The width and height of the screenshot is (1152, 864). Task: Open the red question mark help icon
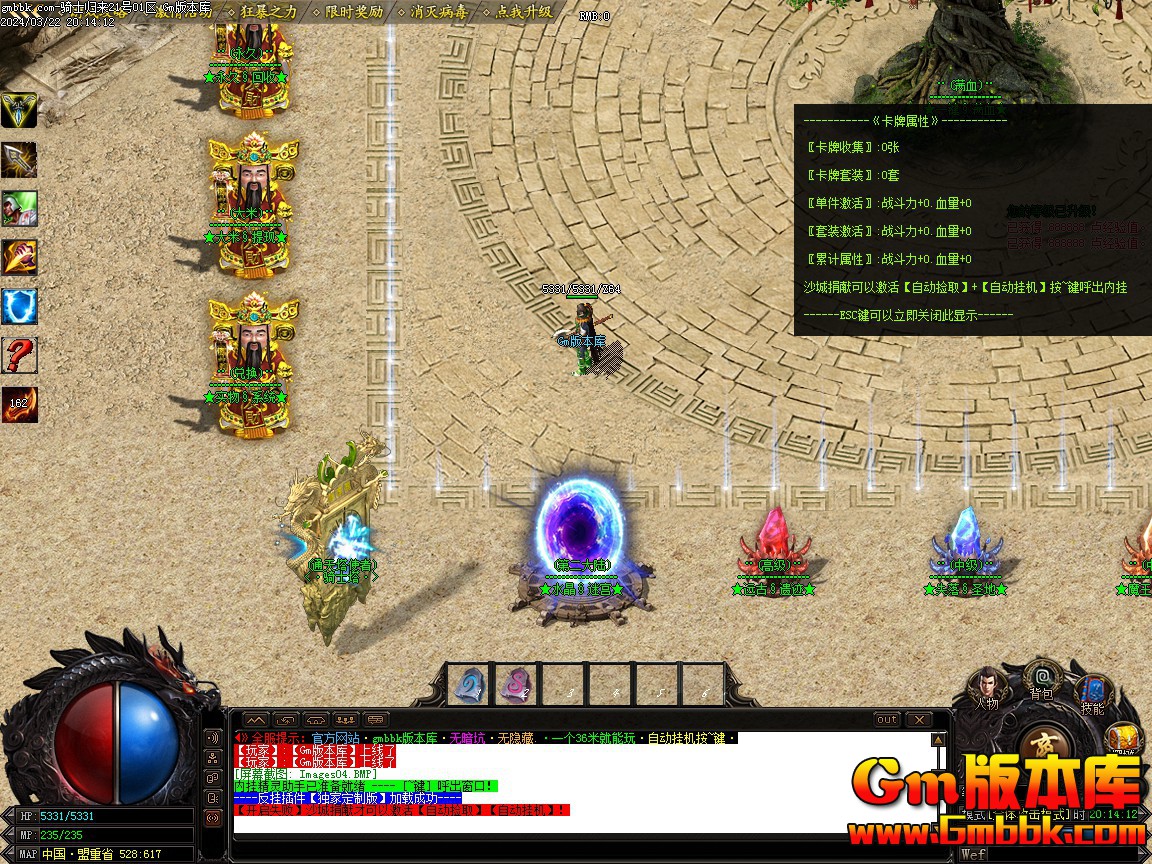click(19, 356)
